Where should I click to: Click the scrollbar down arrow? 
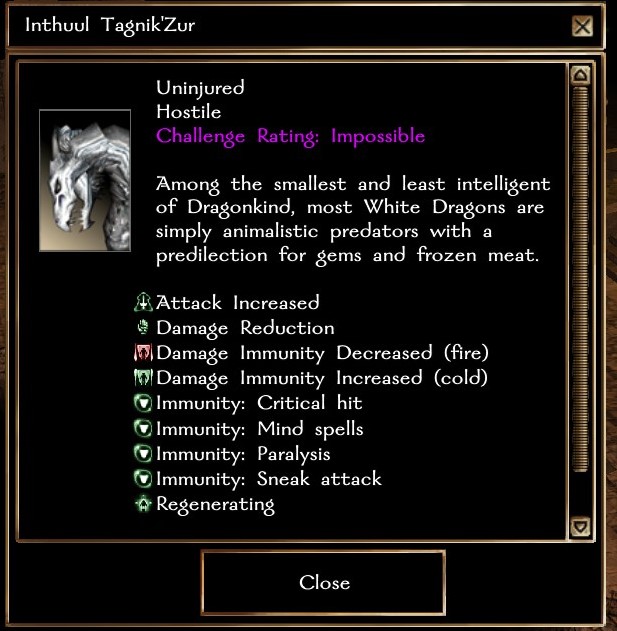click(579, 526)
